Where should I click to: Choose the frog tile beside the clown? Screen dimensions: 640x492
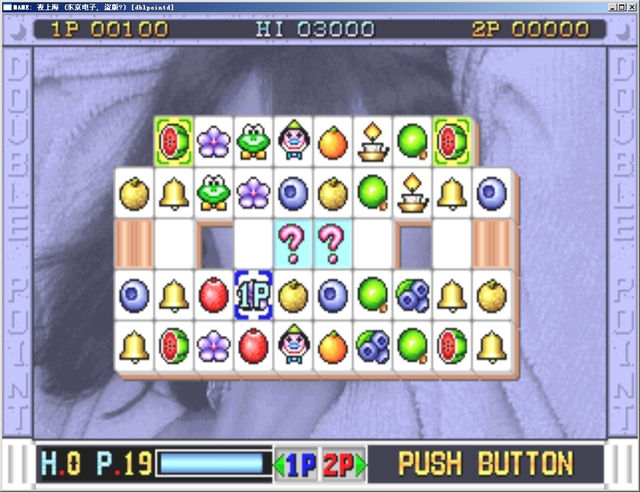[253, 142]
